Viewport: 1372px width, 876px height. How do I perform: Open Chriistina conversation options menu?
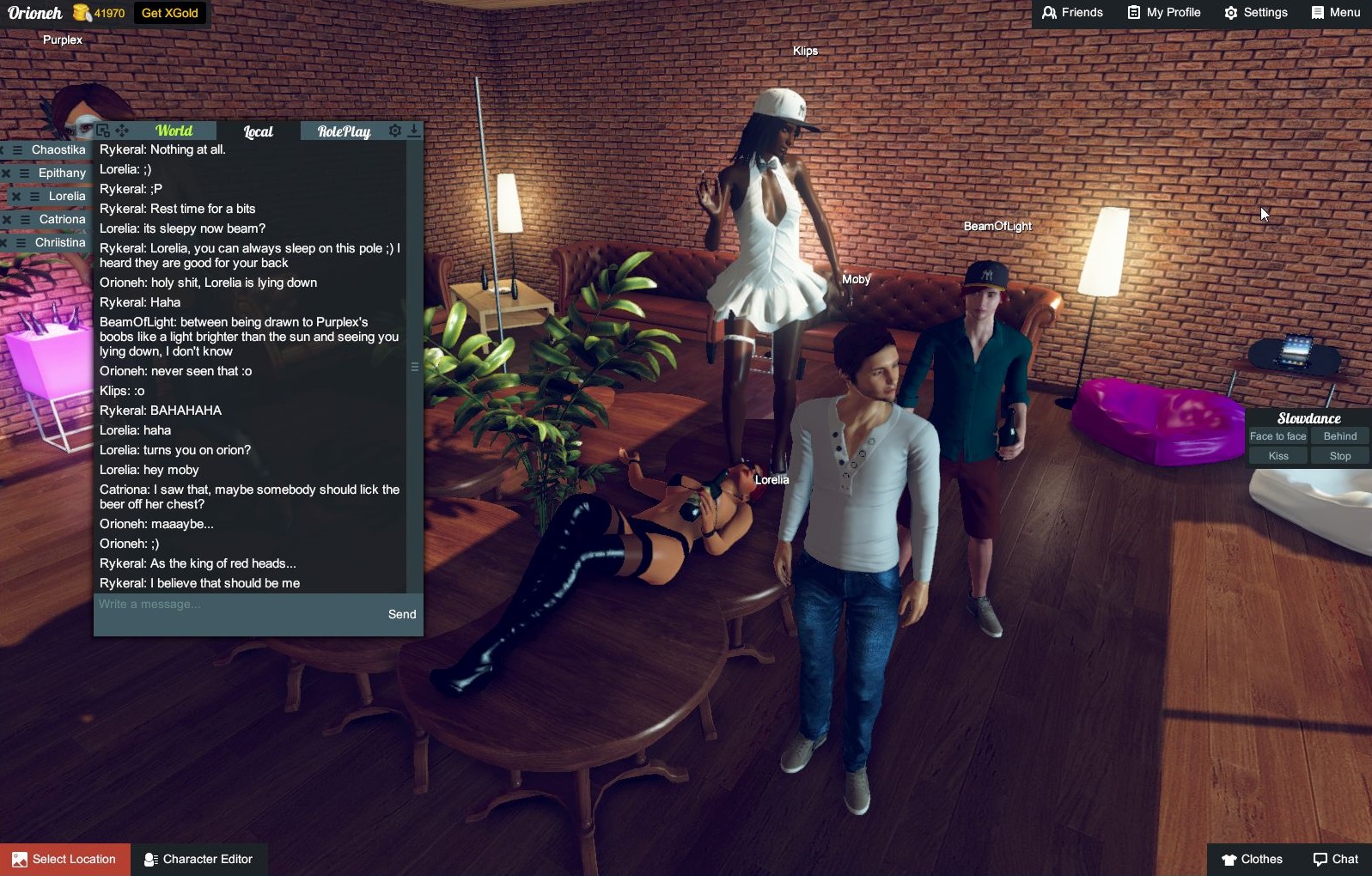21,241
